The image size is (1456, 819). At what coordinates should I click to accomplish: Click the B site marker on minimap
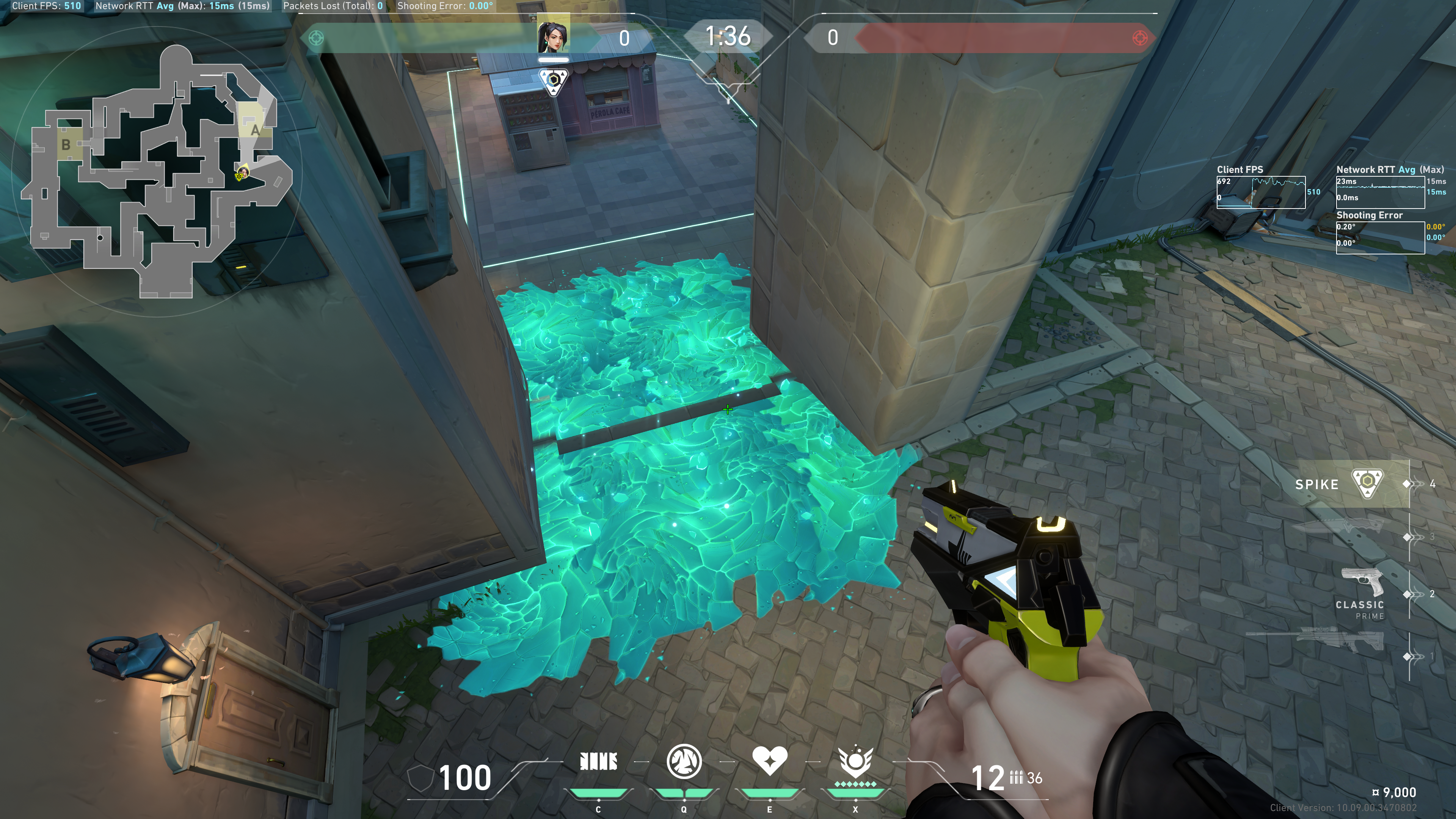coord(66,145)
